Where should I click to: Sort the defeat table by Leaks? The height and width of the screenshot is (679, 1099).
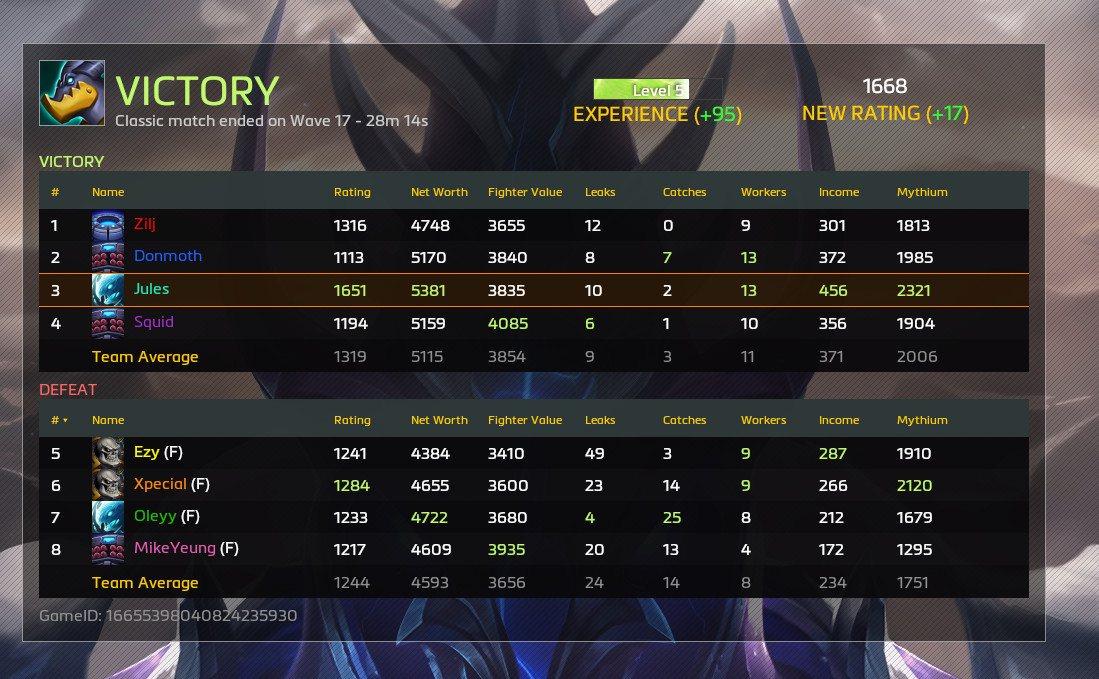600,420
